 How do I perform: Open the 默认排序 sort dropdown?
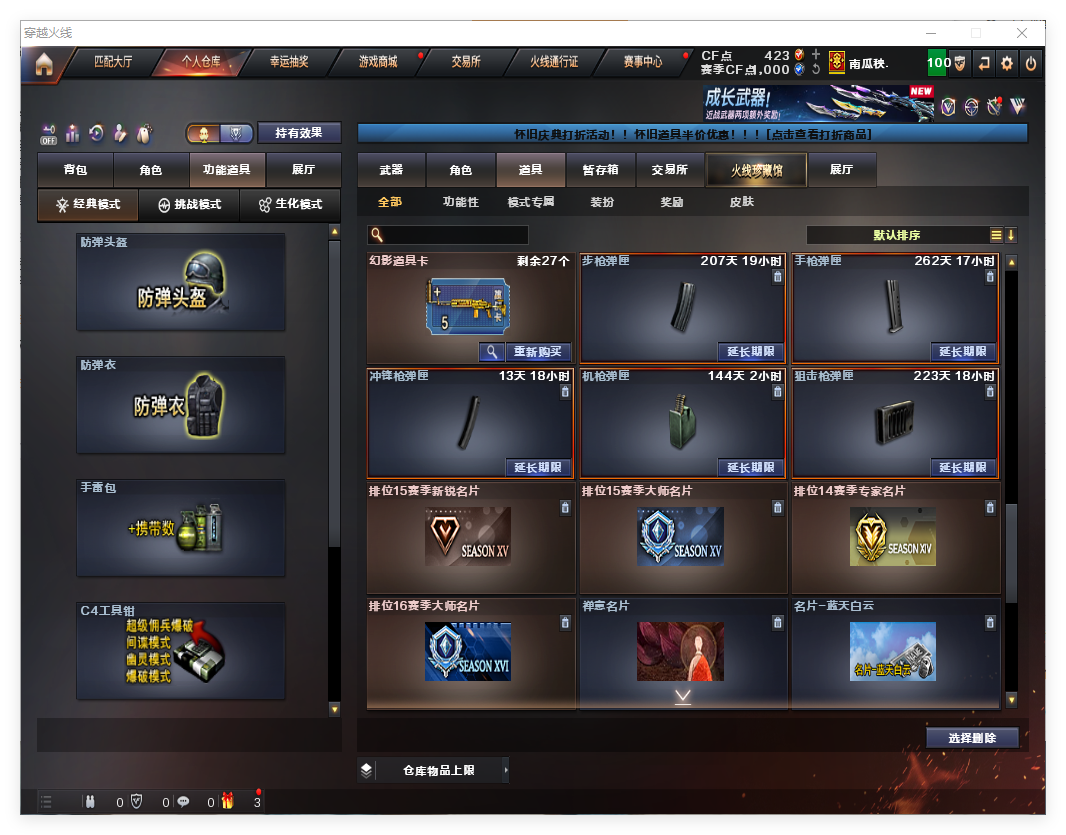897,235
